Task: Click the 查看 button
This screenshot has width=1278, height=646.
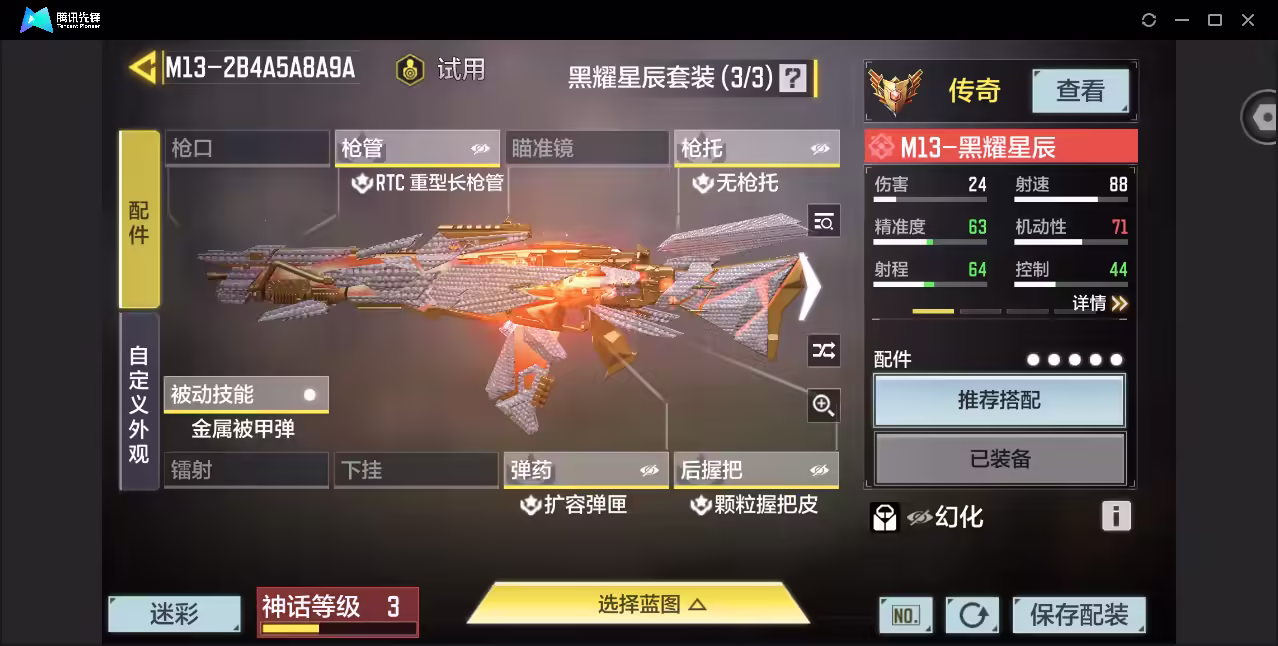Action: (x=1080, y=91)
